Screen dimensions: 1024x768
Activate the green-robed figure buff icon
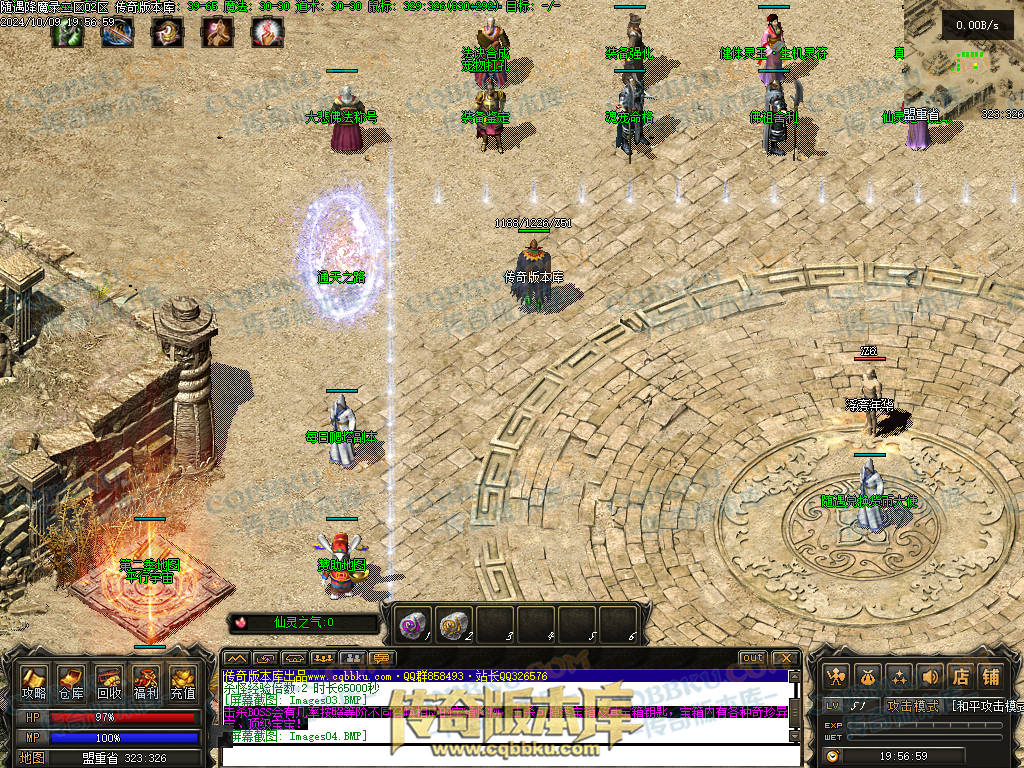coord(66,33)
